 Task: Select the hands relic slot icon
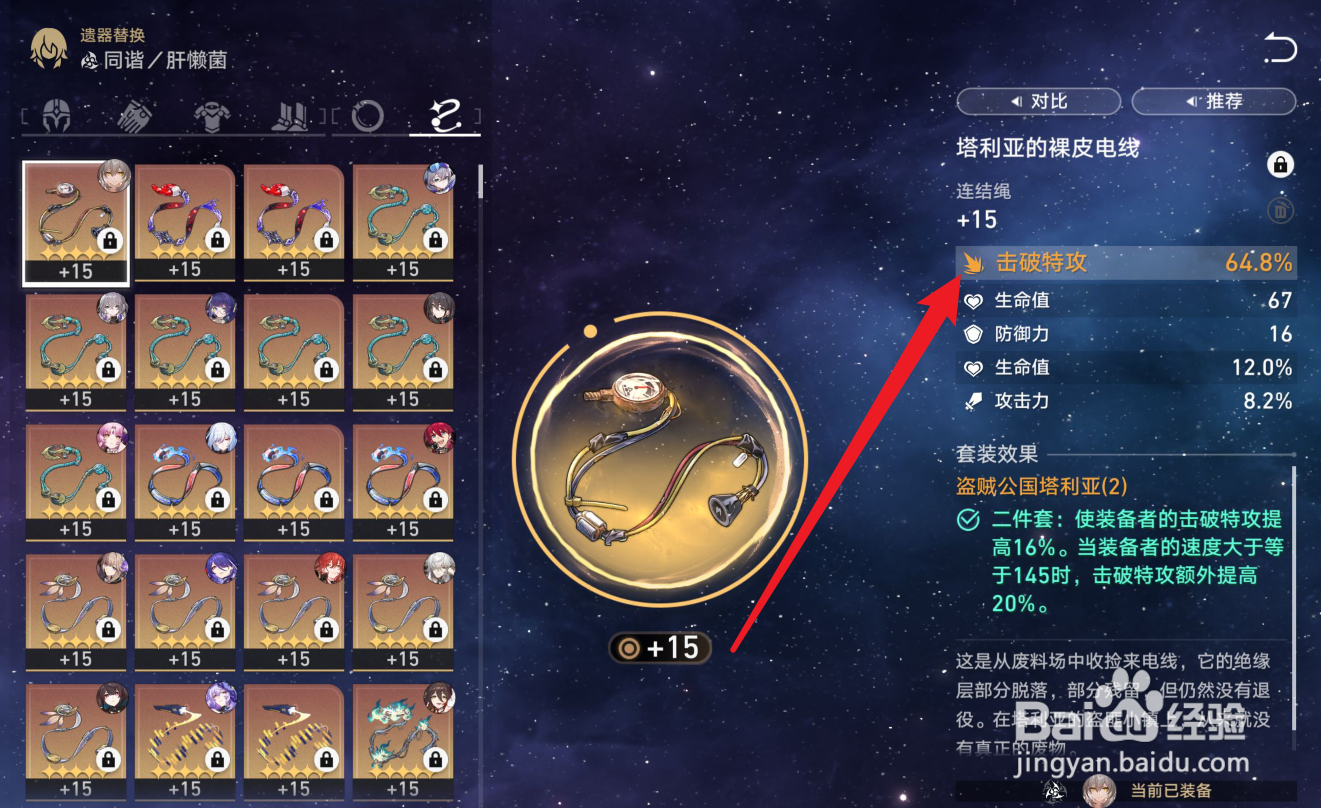click(x=135, y=115)
